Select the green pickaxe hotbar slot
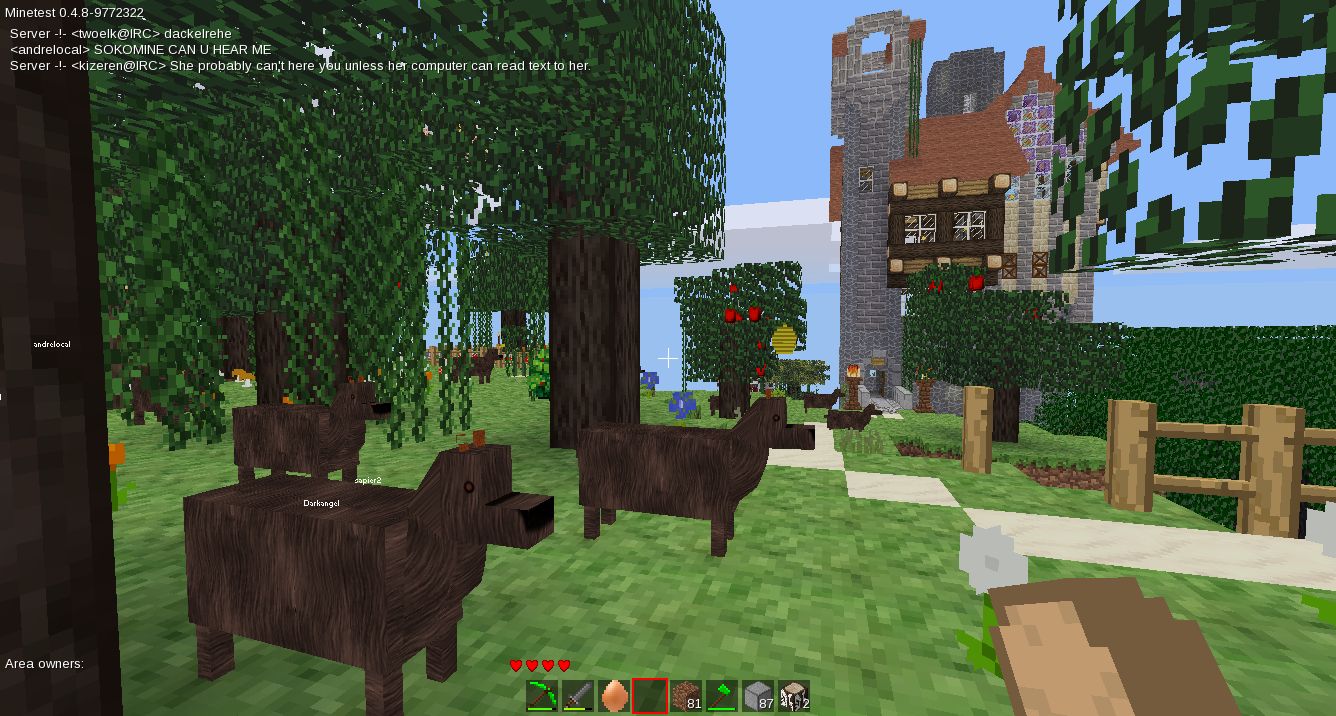Viewport: 1336px width, 716px height. click(x=542, y=695)
